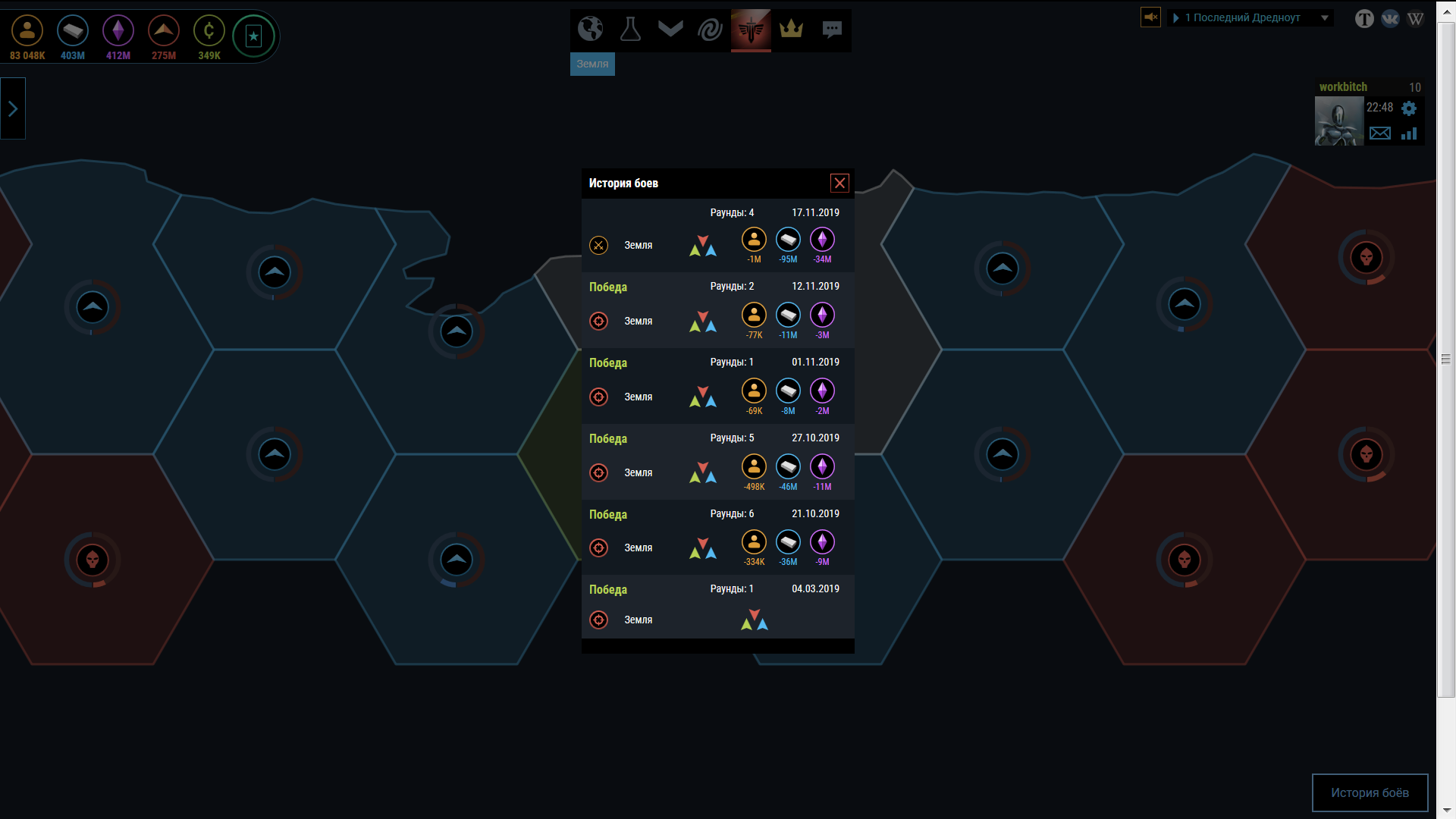The height and width of the screenshot is (819, 1456).
Task: Open the mail envelope icon
Action: 1380,133
